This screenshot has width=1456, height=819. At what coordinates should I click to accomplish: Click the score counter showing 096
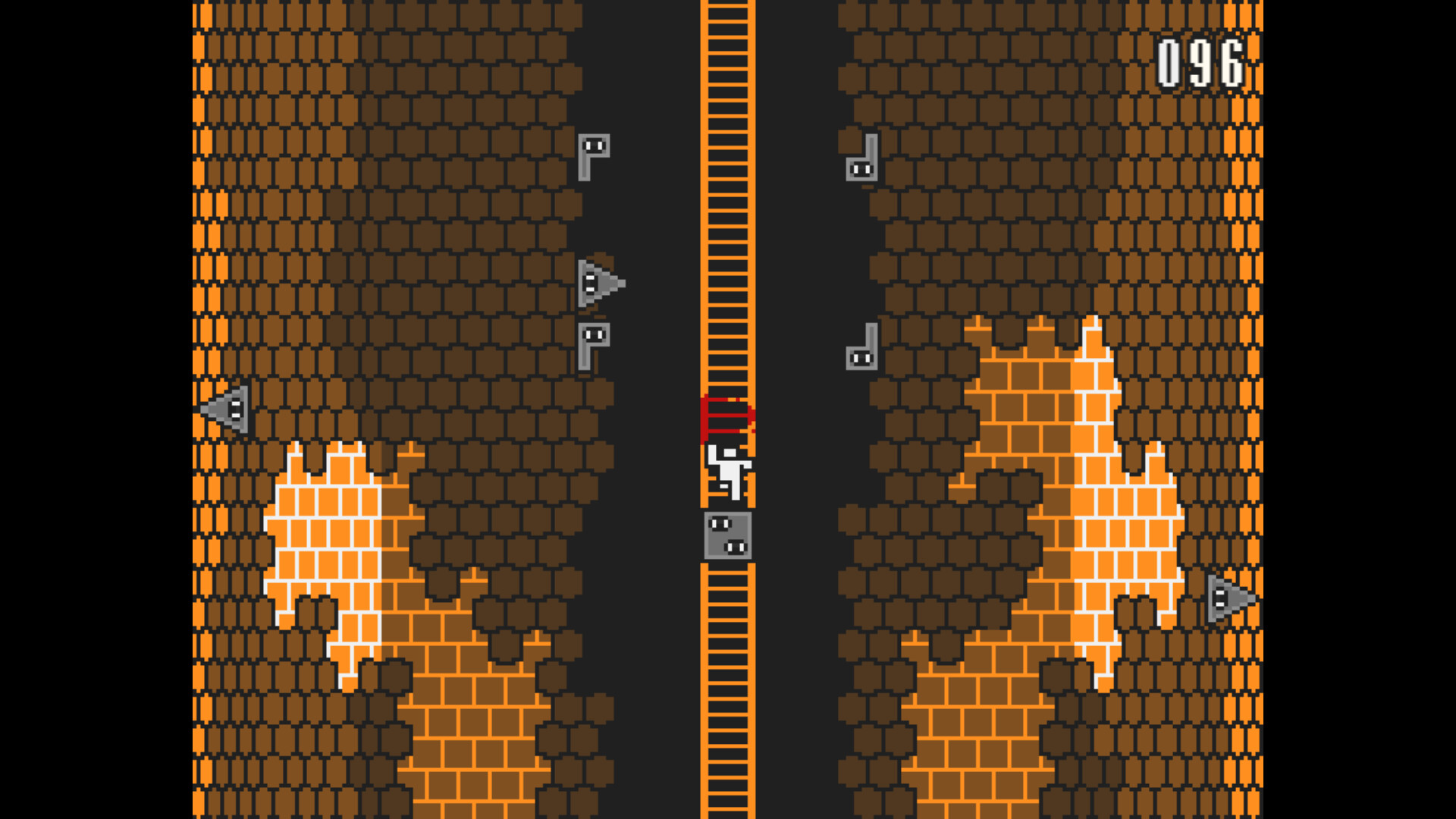[x=1200, y=62]
